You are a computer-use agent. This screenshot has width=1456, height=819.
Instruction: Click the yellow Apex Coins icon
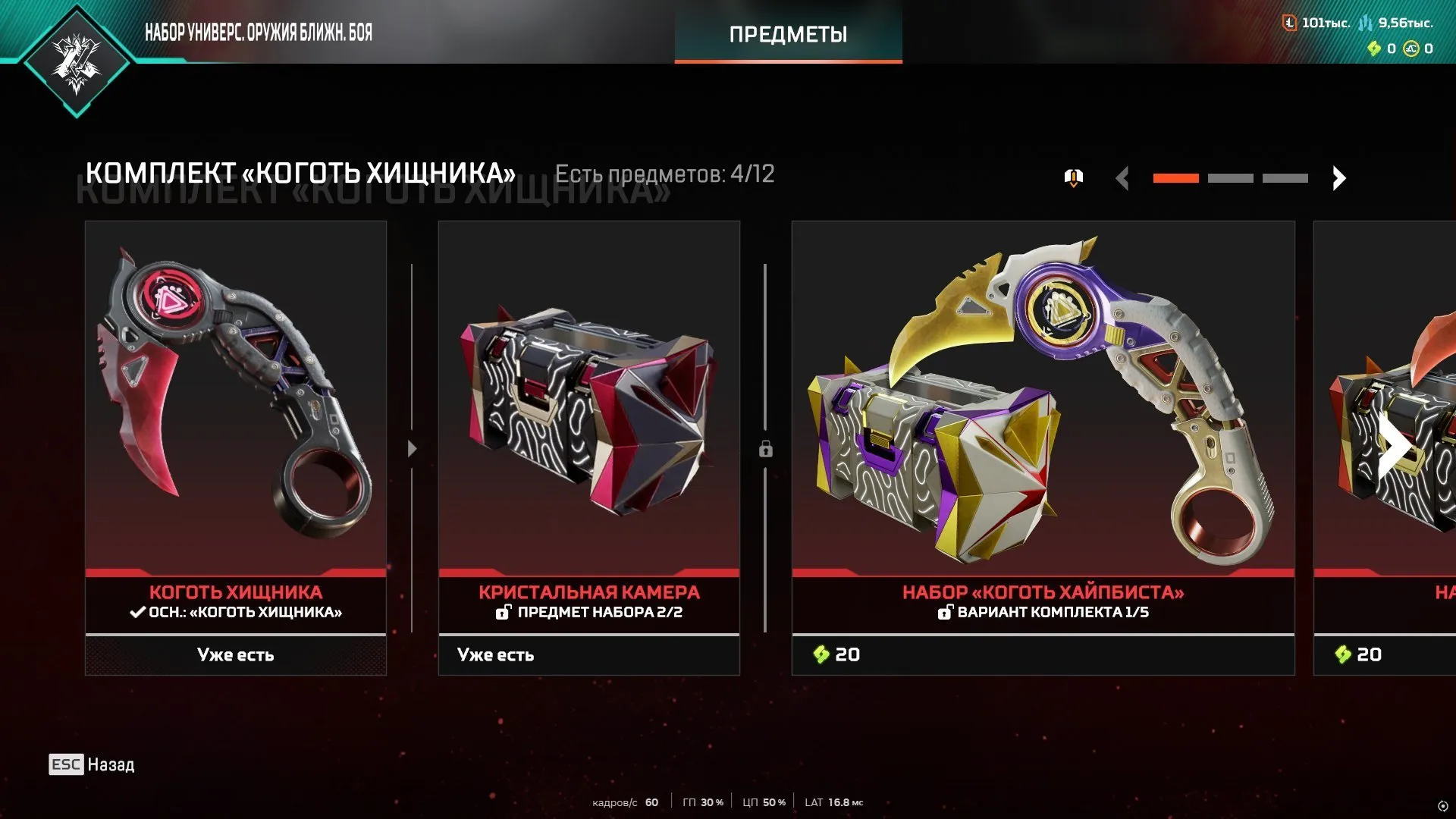pos(1409,49)
